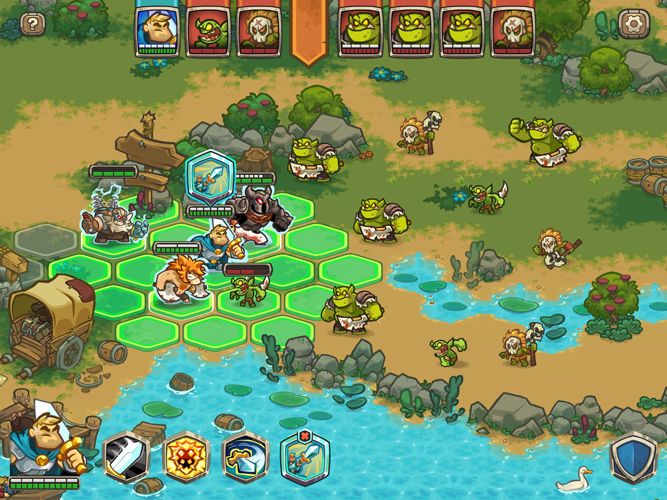Activate the armored helmet ability
This screenshot has width=667, height=500.
click(x=245, y=458)
